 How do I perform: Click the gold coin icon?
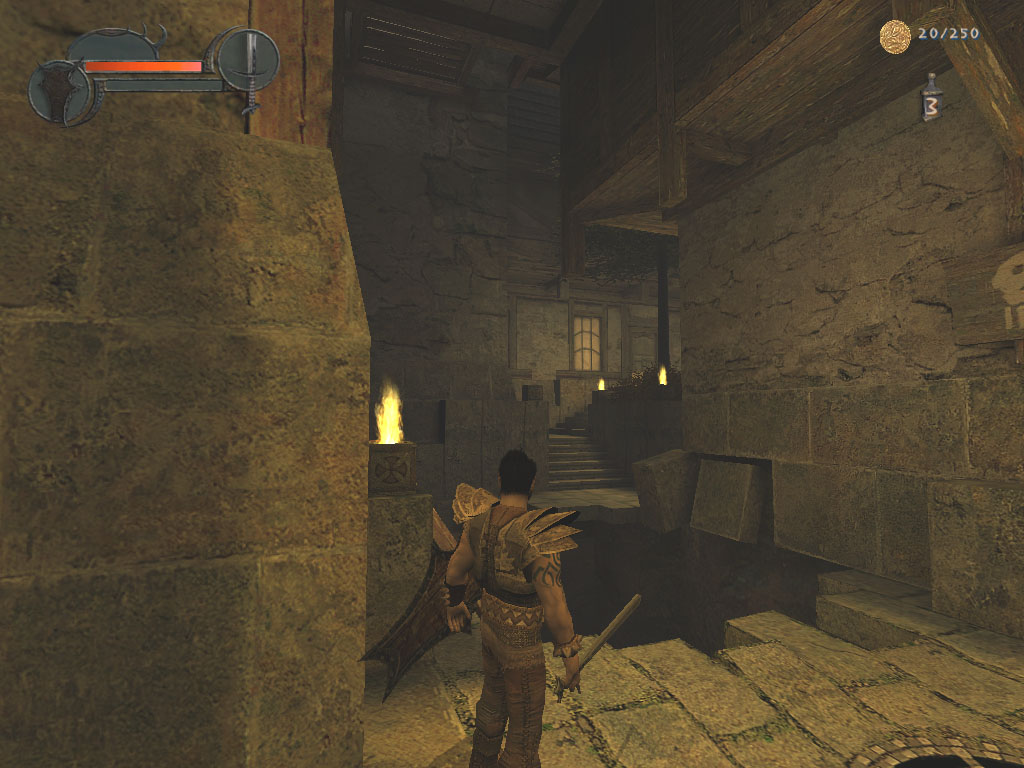(895, 37)
